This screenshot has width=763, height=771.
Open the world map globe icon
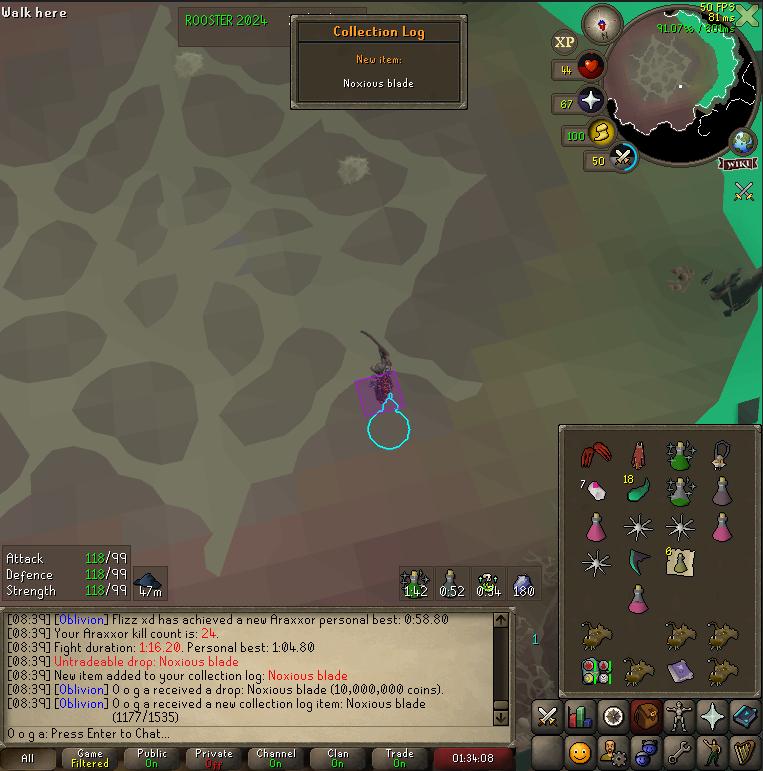click(x=743, y=141)
